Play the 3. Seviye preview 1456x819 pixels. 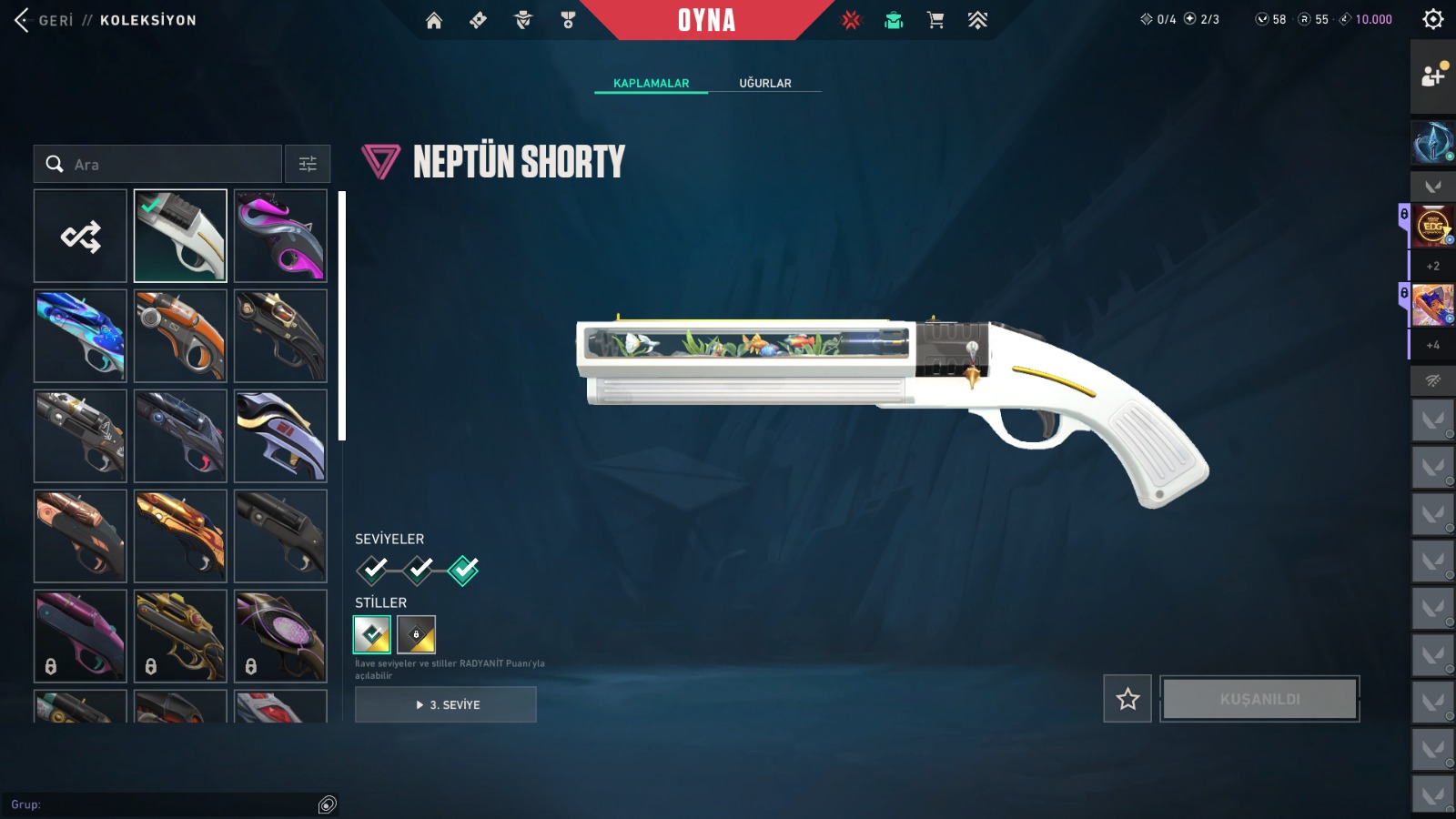point(446,704)
